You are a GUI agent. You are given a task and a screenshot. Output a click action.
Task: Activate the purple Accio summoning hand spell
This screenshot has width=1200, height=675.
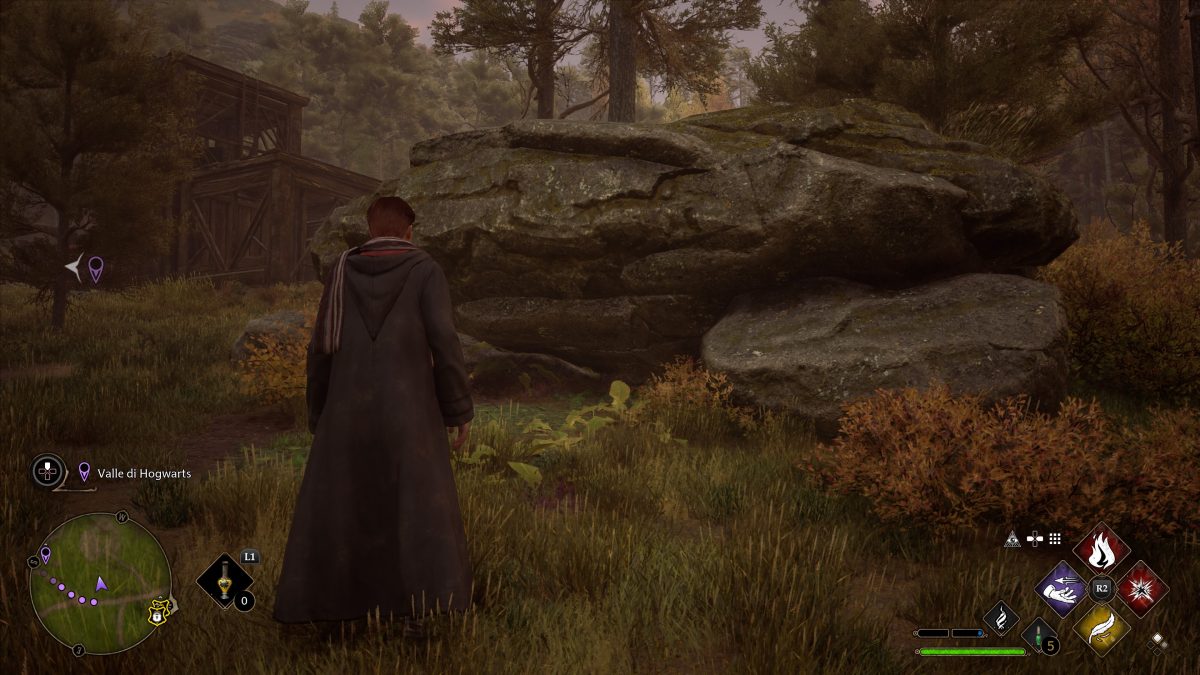[x=1061, y=589]
